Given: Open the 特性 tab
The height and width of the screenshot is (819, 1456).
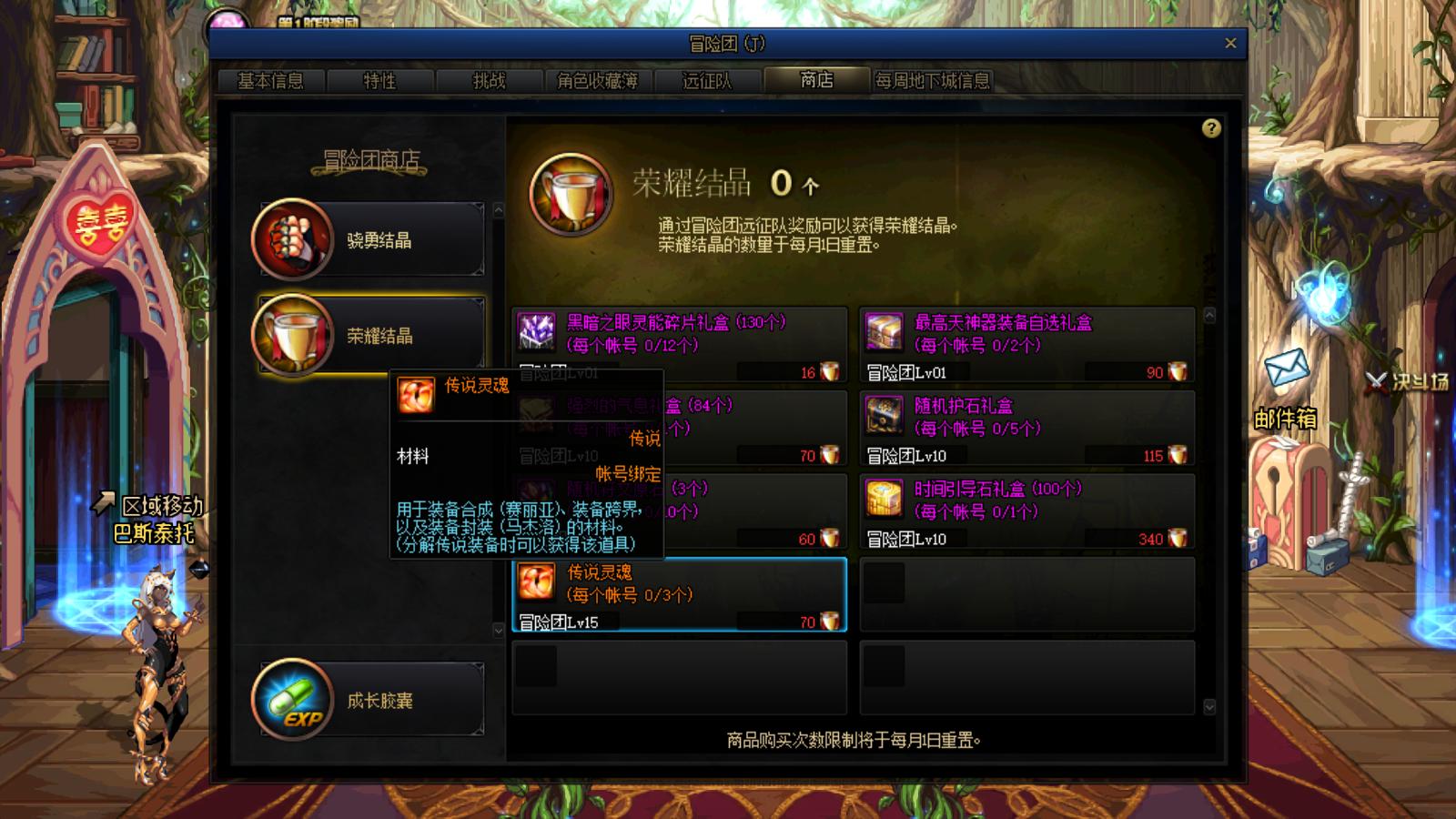Looking at the screenshot, I should [382, 81].
